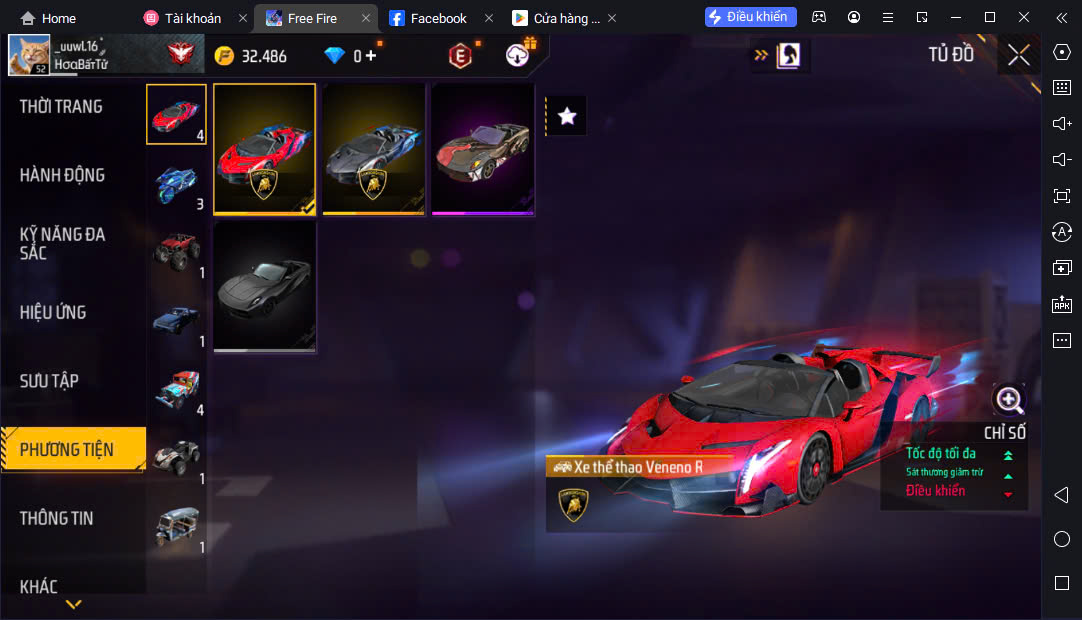The height and width of the screenshot is (620, 1082).
Task: Switch to the Facebook tab
Action: (438, 18)
